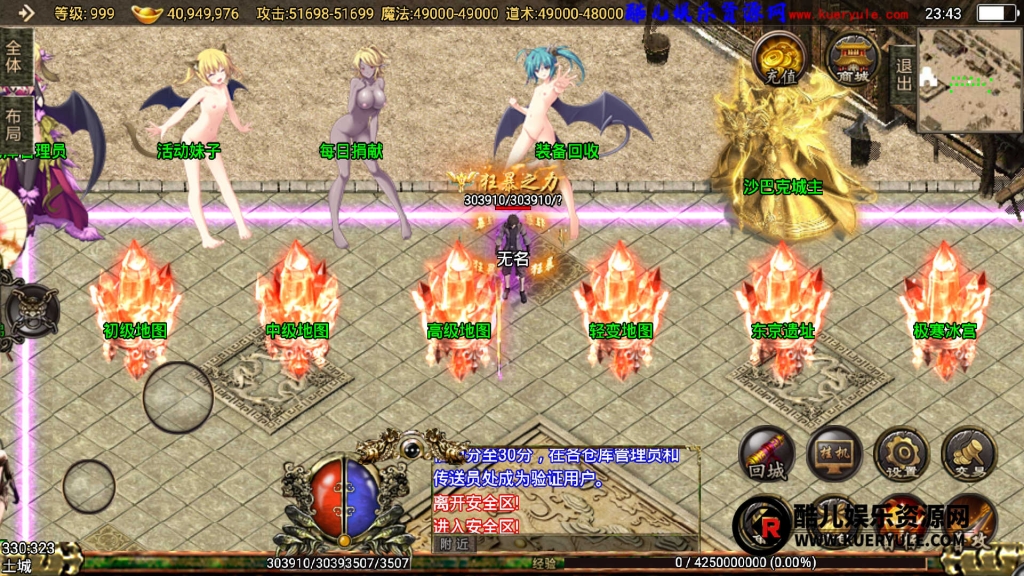This screenshot has width=1024, height=576.
Task: Use the 回城 return-to-town scroll
Action: coord(767,456)
